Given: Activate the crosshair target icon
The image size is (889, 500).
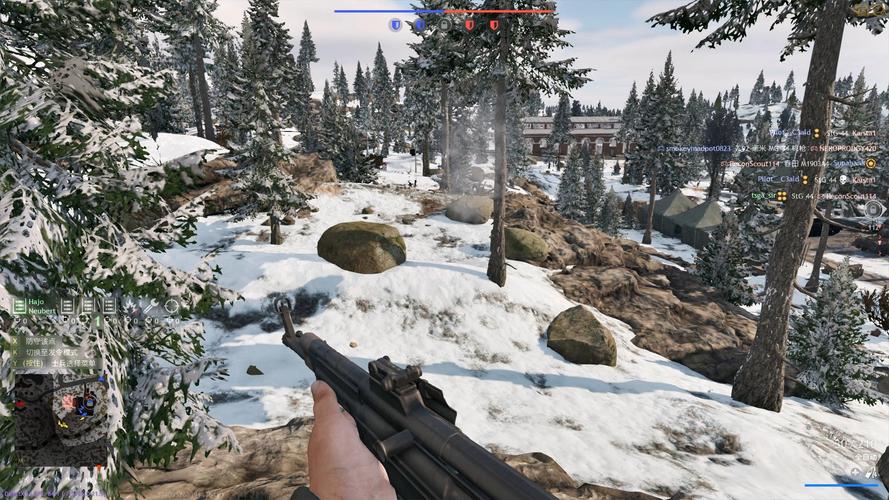Looking at the screenshot, I should [x=172, y=306].
